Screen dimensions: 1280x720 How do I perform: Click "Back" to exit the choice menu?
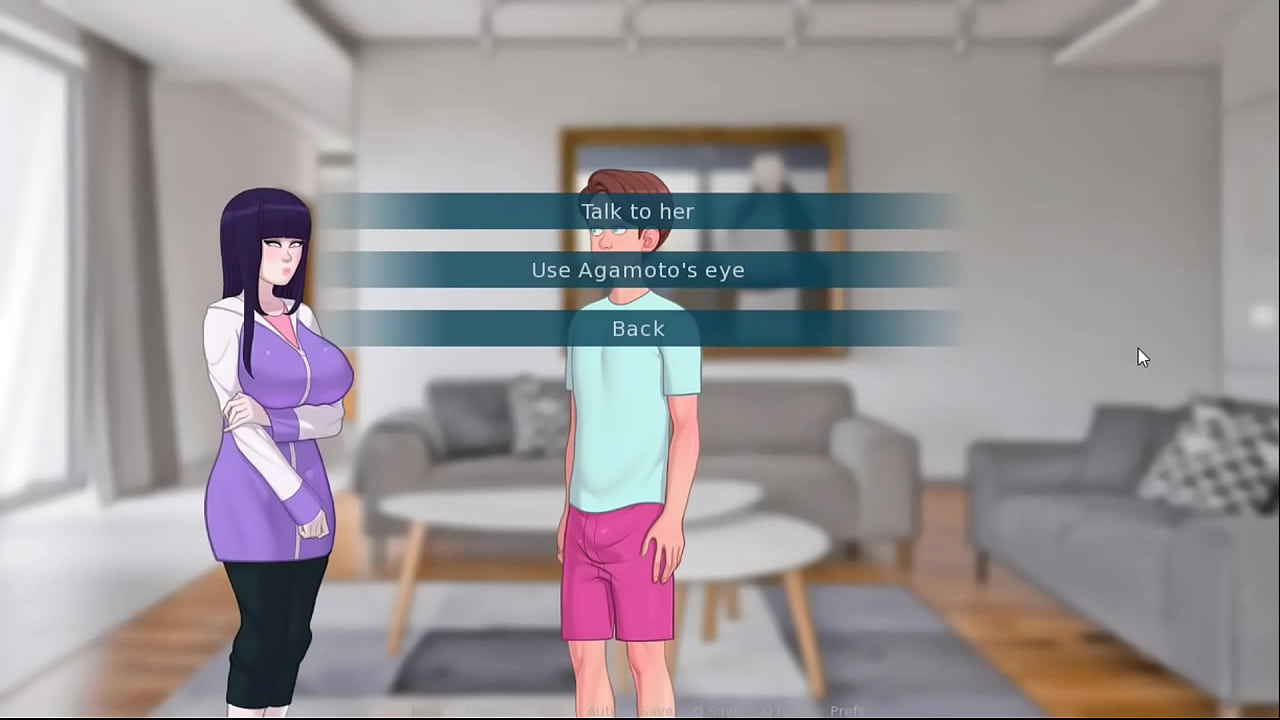[638, 328]
